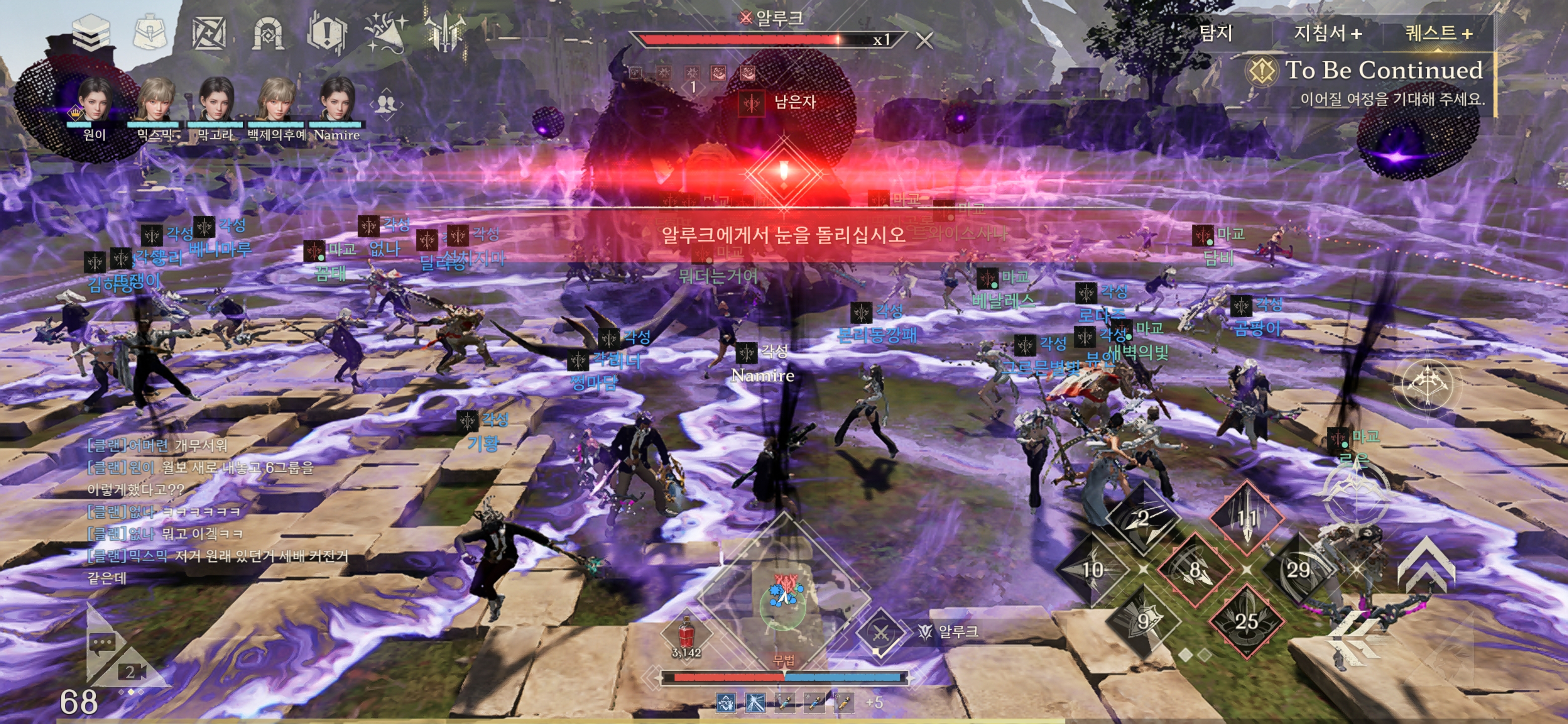Select party leader 원이 portrait
Viewport: 1568px width, 724px height.
point(94,101)
